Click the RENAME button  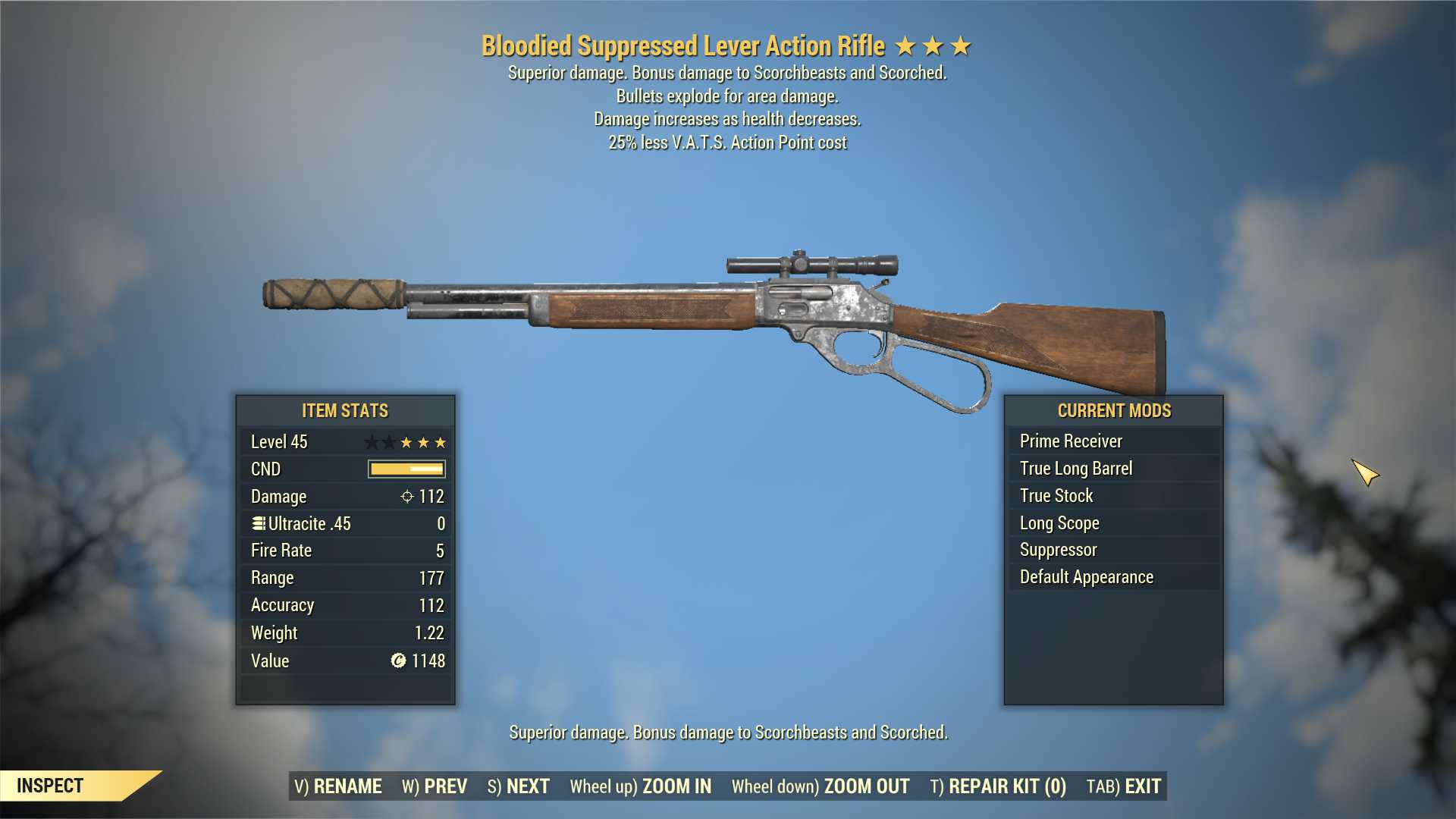[x=338, y=786]
